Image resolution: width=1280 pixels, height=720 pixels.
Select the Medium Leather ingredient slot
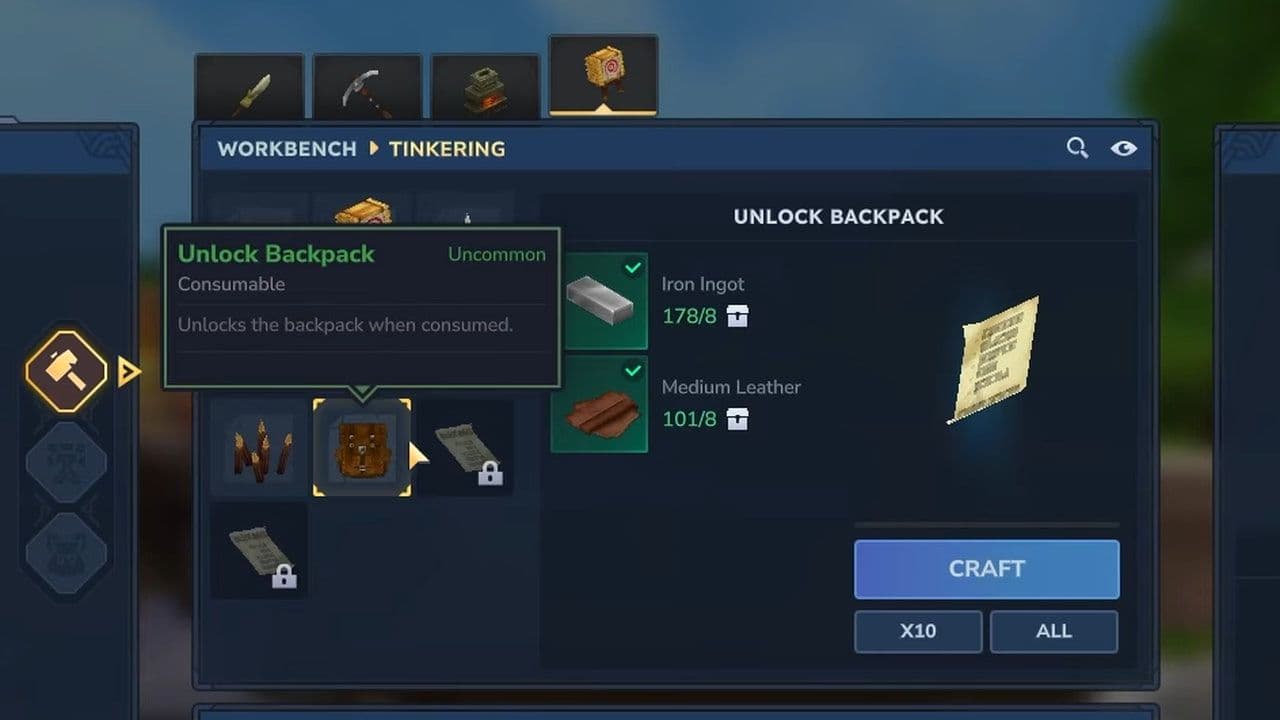click(599, 404)
